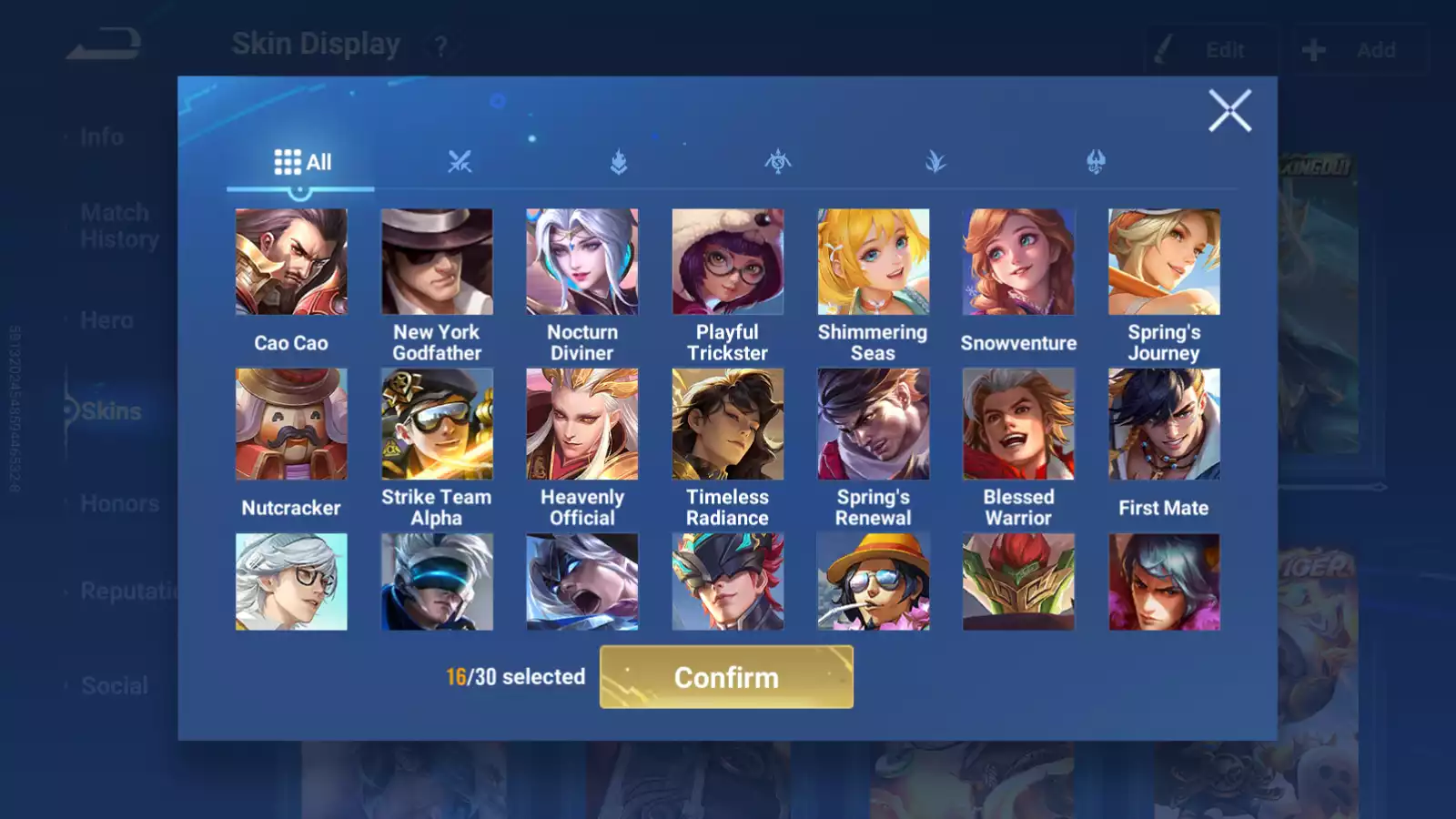The width and height of the screenshot is (1456, 819).
Task: Pick the Spring's Journey skin
Action: coord(1164,262)
